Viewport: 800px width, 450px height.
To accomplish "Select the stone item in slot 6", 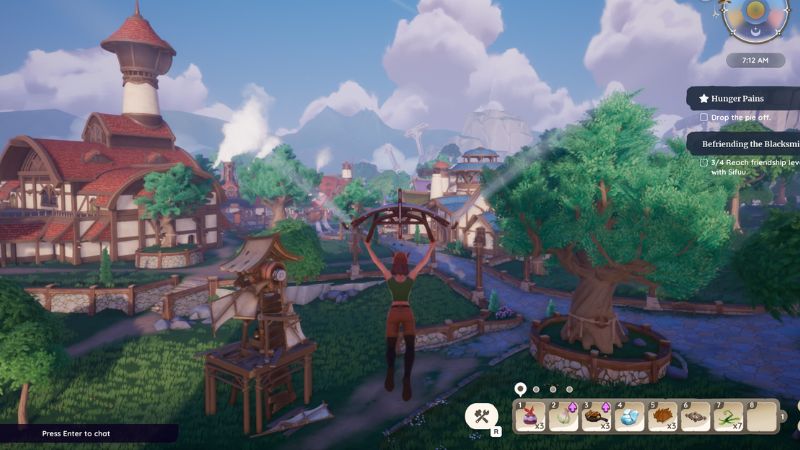I will pos(696,416).
